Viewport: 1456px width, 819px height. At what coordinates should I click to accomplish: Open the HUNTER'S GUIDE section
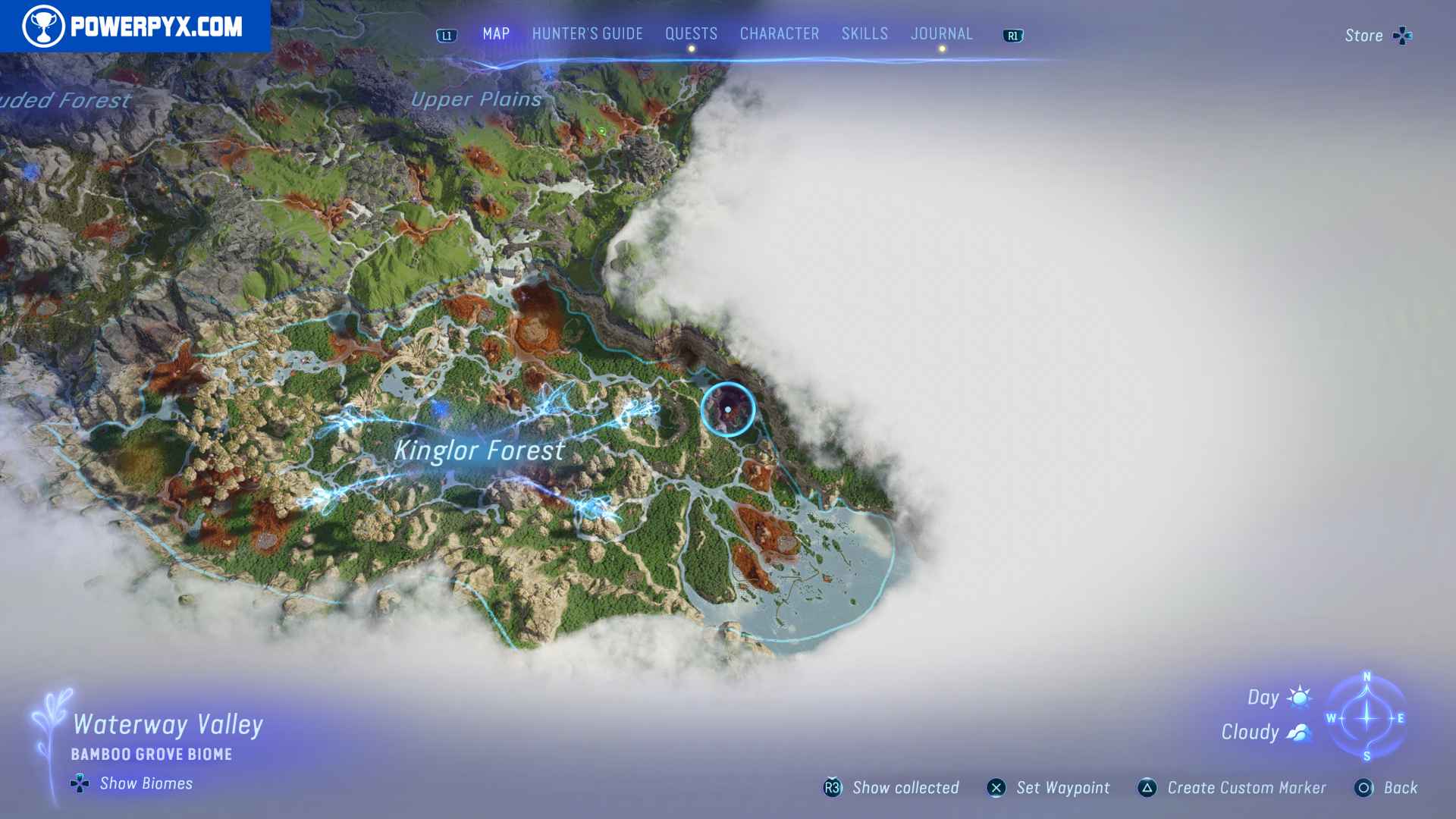(586, 33)
